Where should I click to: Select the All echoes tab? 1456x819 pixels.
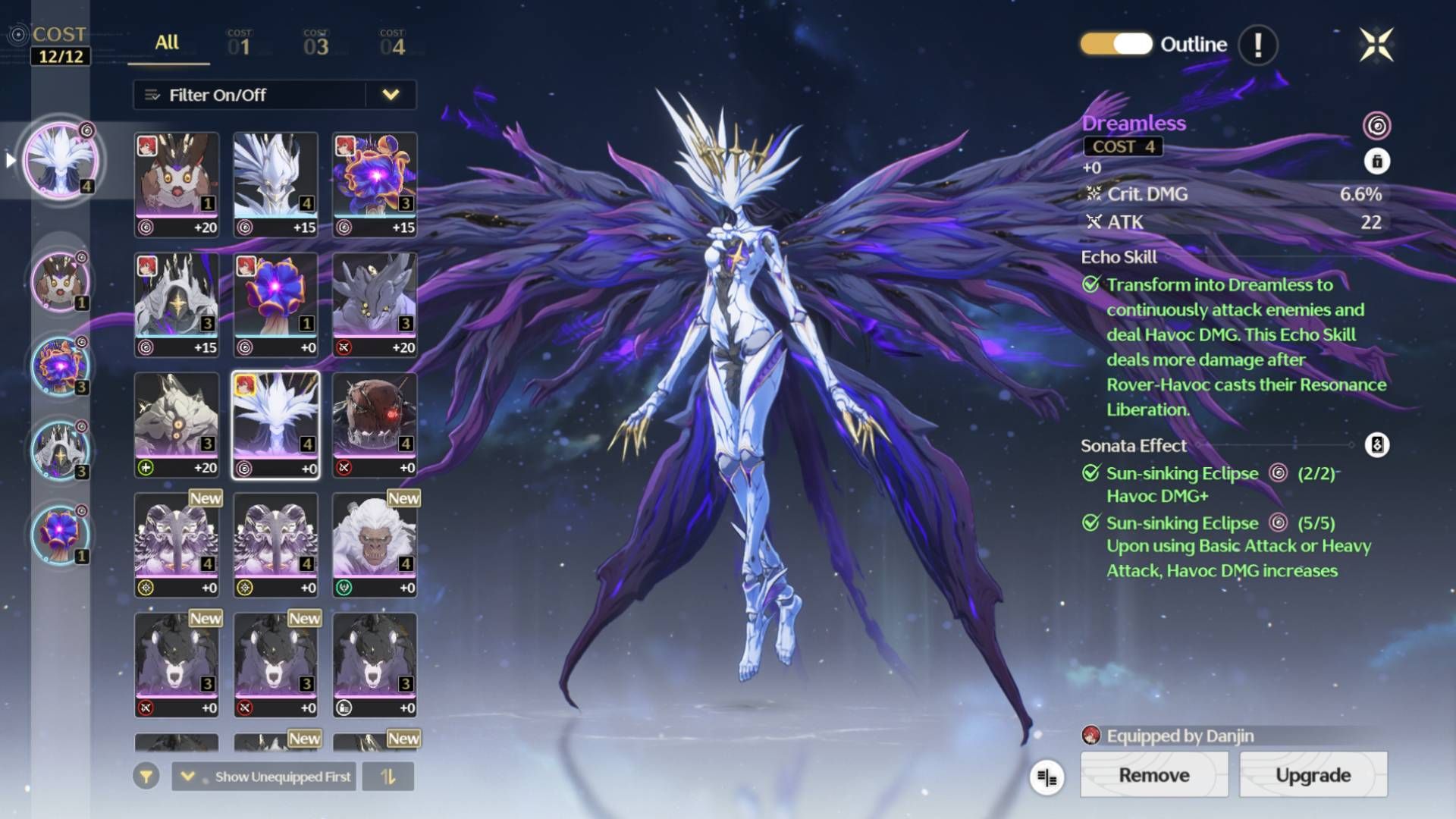coord(165,44)
